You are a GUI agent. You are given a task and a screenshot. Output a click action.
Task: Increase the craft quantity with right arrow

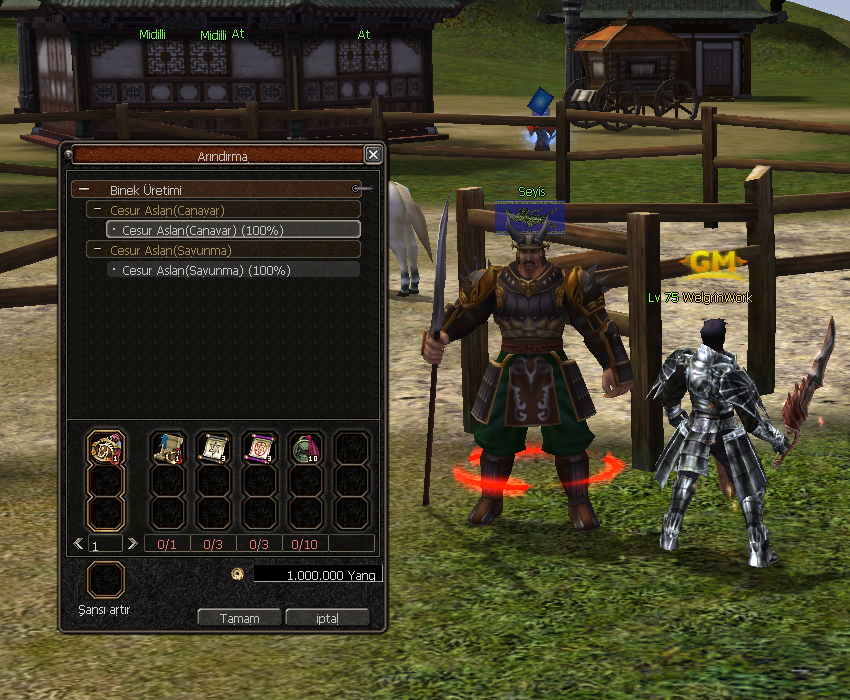pyautogui.click(x=132, y=544)
